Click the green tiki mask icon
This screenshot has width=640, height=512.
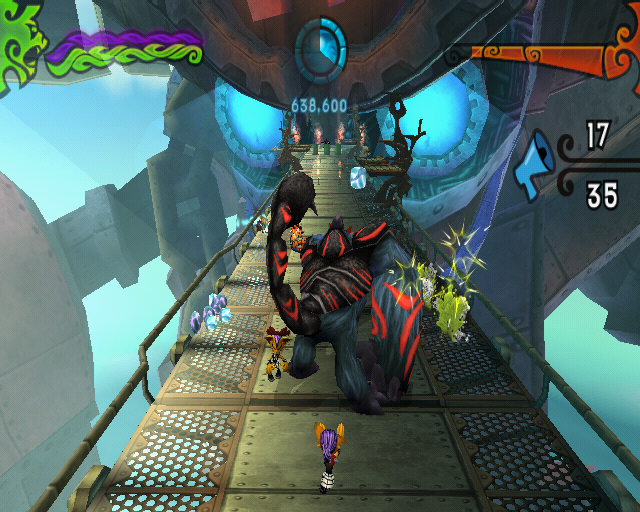point(22,44)
